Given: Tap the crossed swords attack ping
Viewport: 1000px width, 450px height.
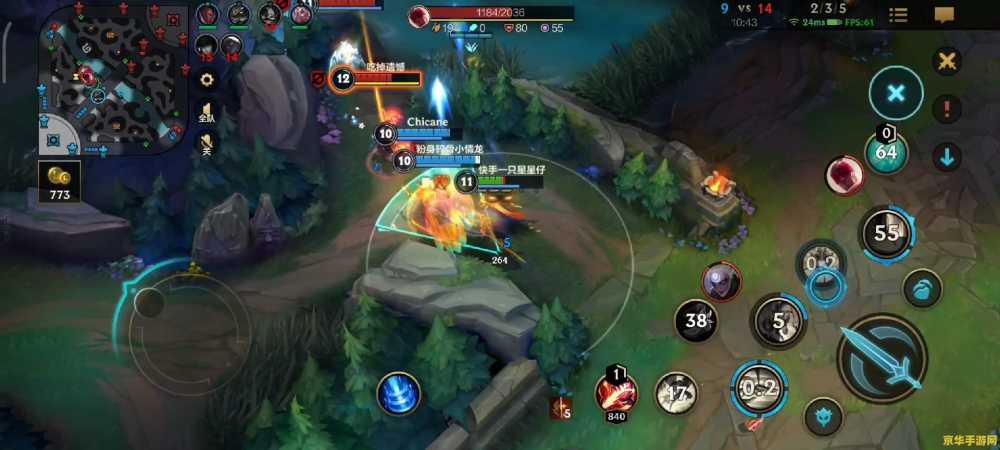Looking at the screenshot, I should pos(946,61).
